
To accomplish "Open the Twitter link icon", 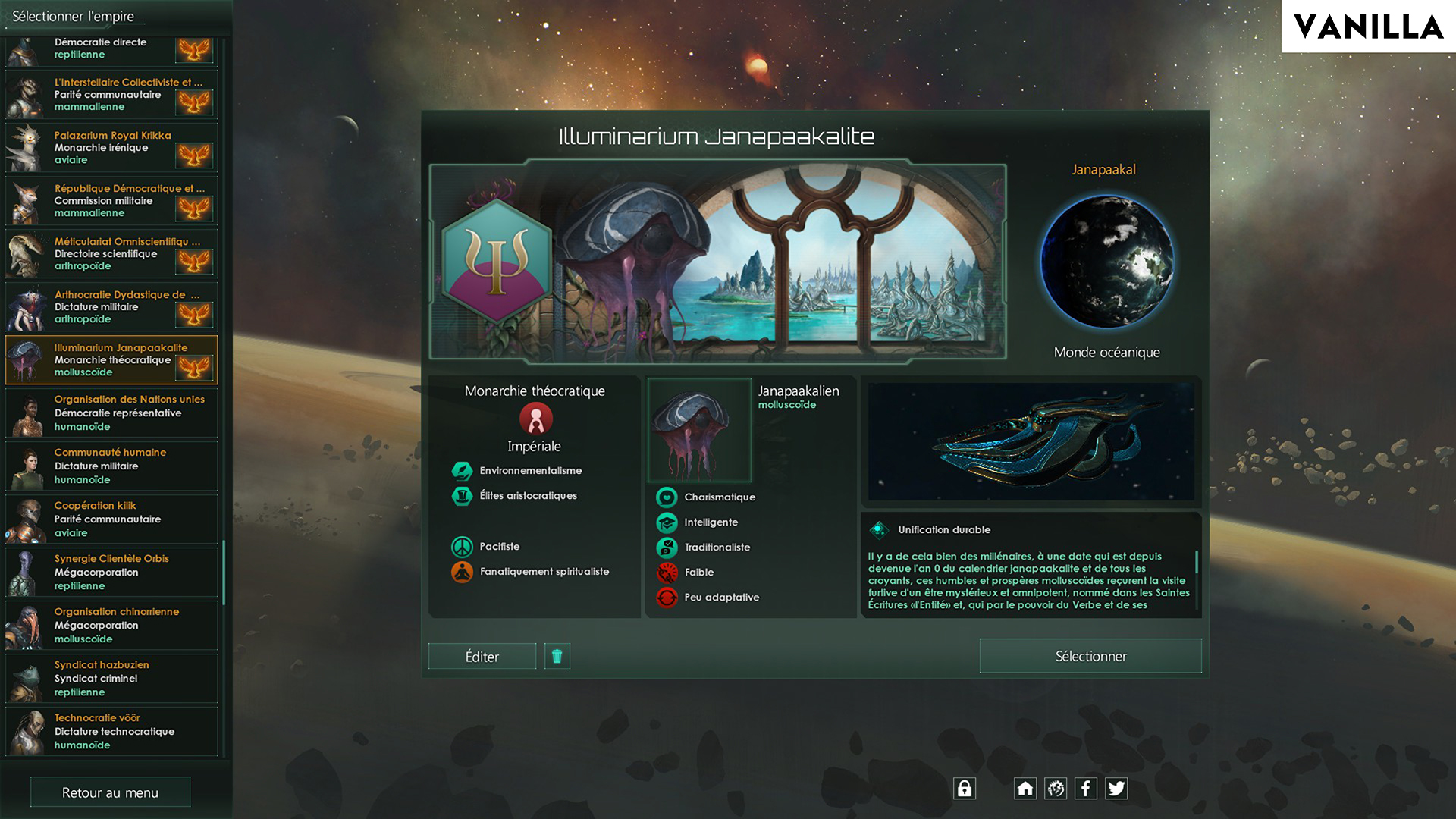I will tap(1116, 789).
